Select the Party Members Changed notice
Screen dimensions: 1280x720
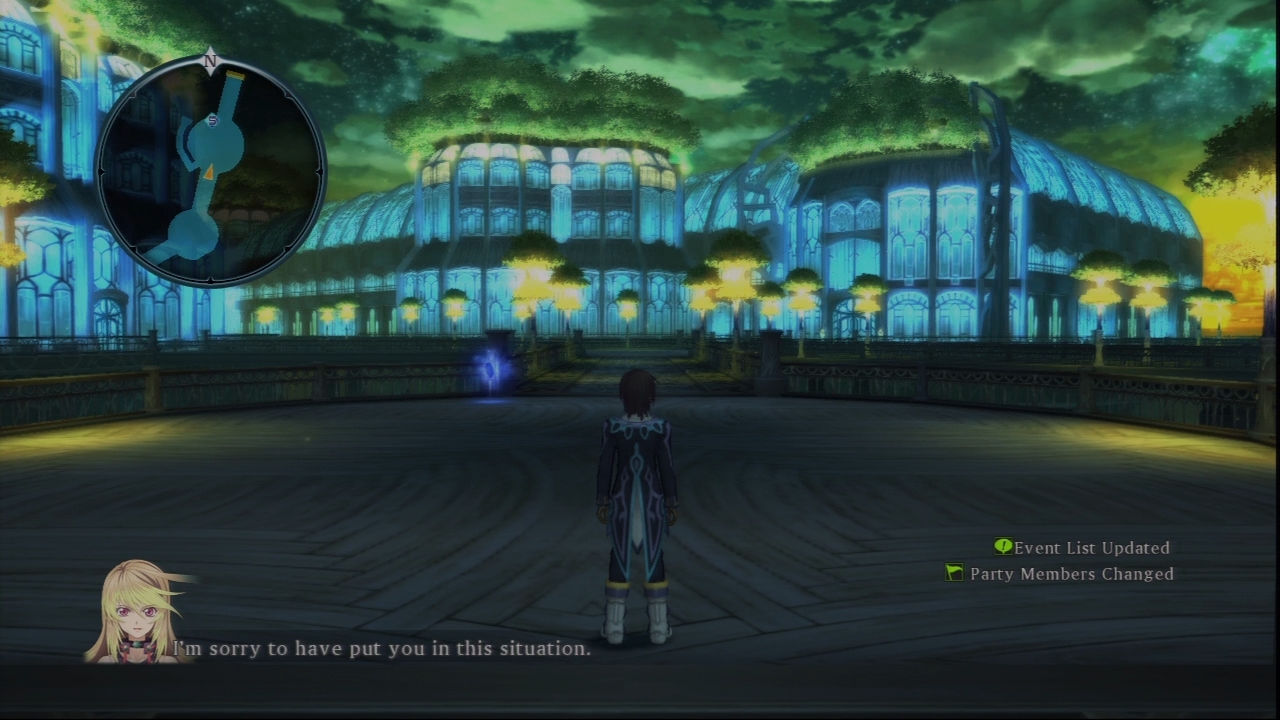pyautogui.click(x=1060, y=574)
